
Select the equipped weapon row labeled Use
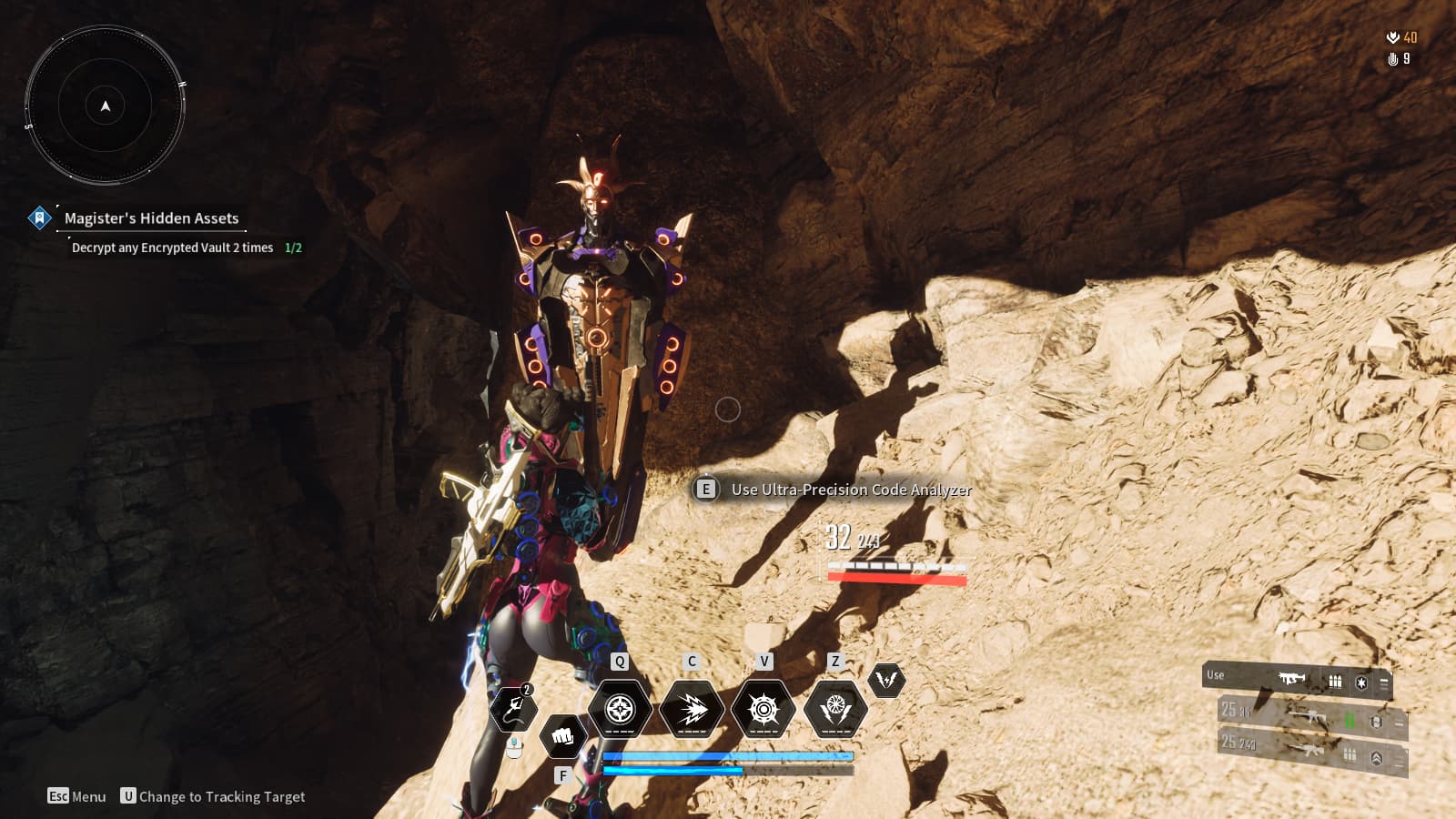click(1296, 679)
